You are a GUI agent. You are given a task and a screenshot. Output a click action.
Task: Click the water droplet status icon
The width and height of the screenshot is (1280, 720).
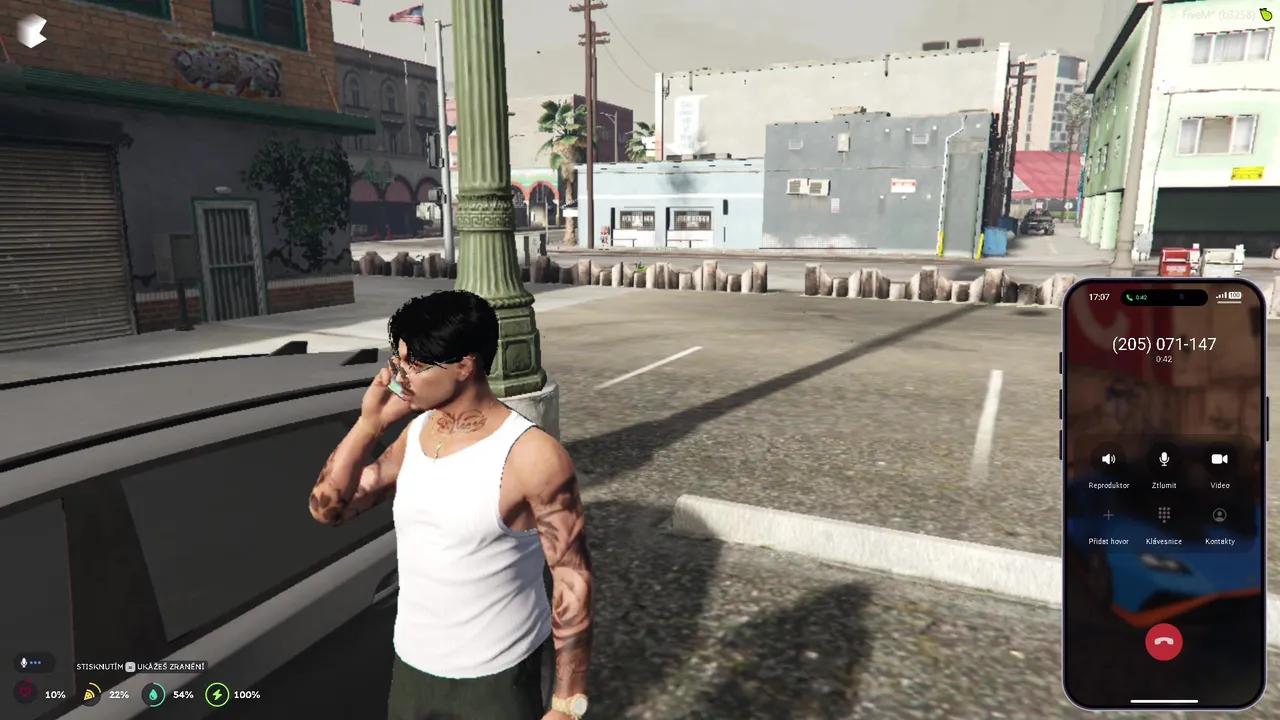(x=153, y=694)
